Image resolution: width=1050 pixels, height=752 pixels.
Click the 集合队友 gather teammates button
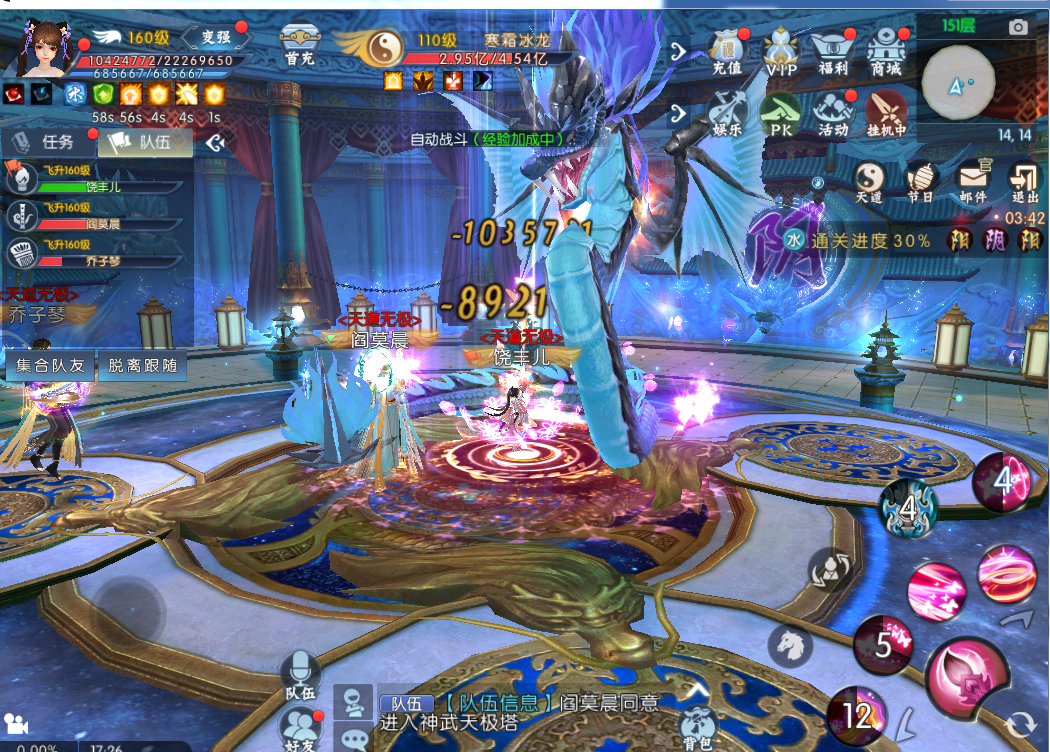point(49,366)
